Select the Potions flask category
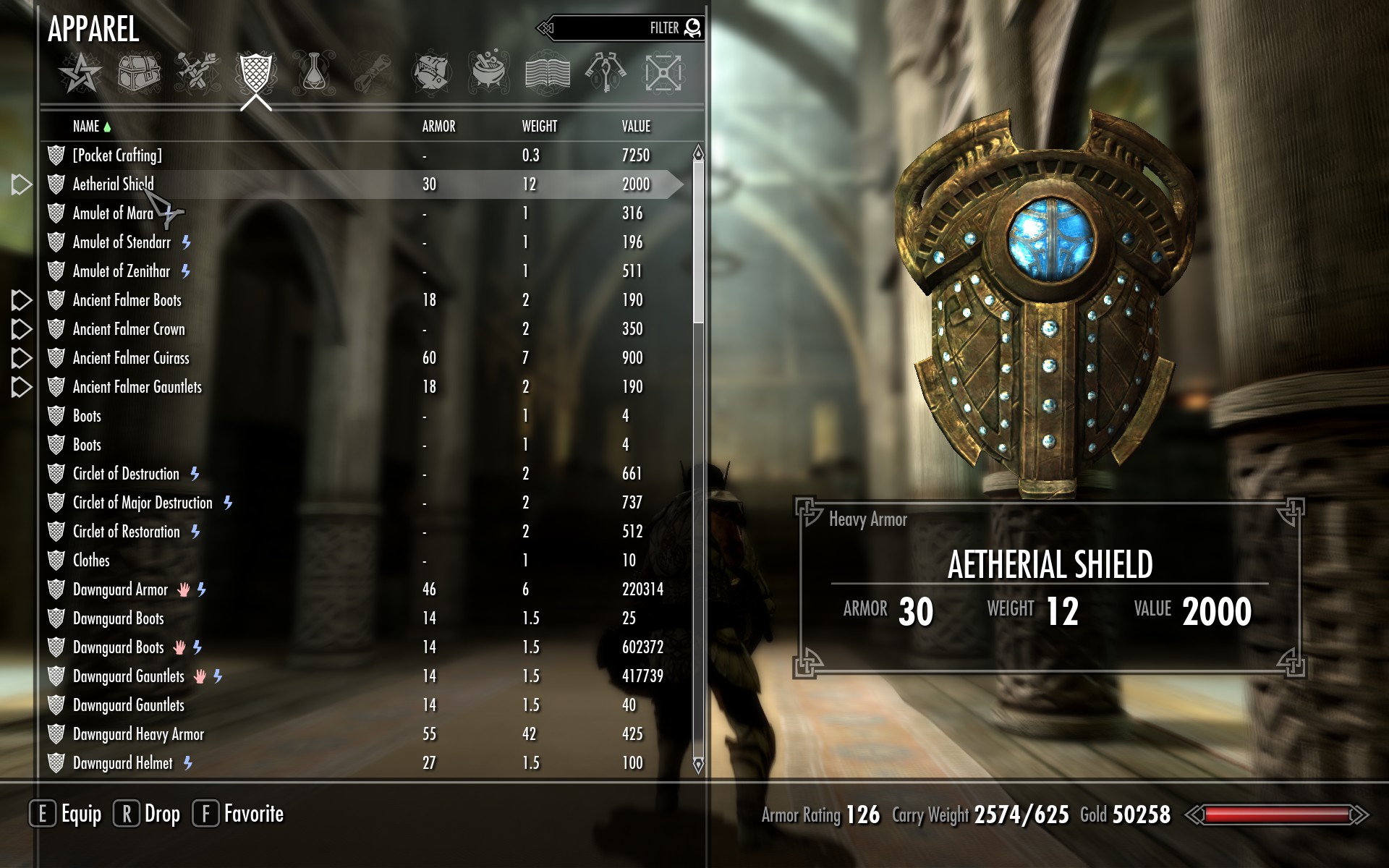Image resolution: width=1389 pixels, height=868 pixels. click(x=313, y=73)
